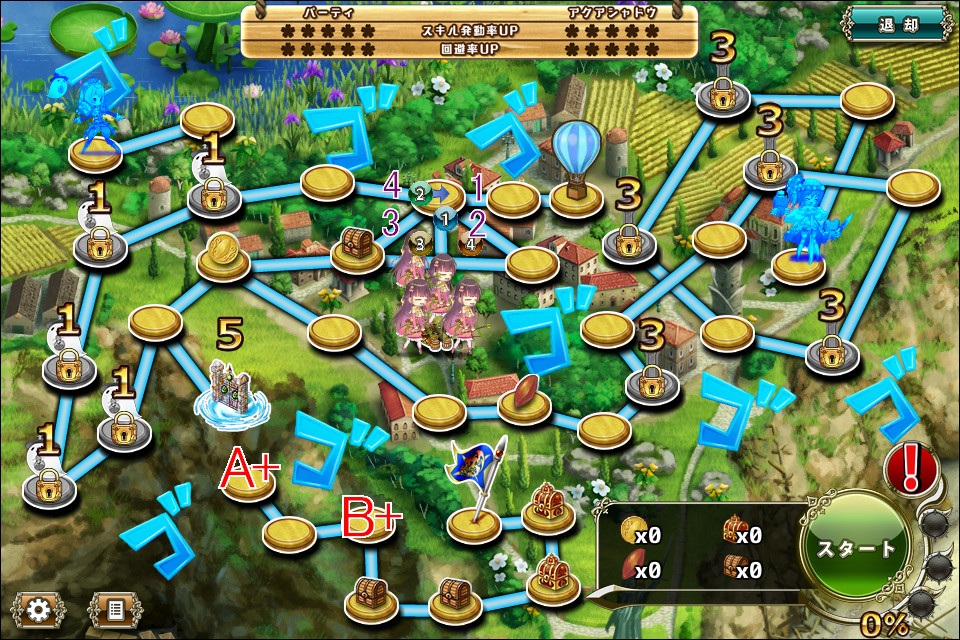Screen dimensions: 960x640
Task: Click the 退却 retreat button
Action: coord(897,24)
